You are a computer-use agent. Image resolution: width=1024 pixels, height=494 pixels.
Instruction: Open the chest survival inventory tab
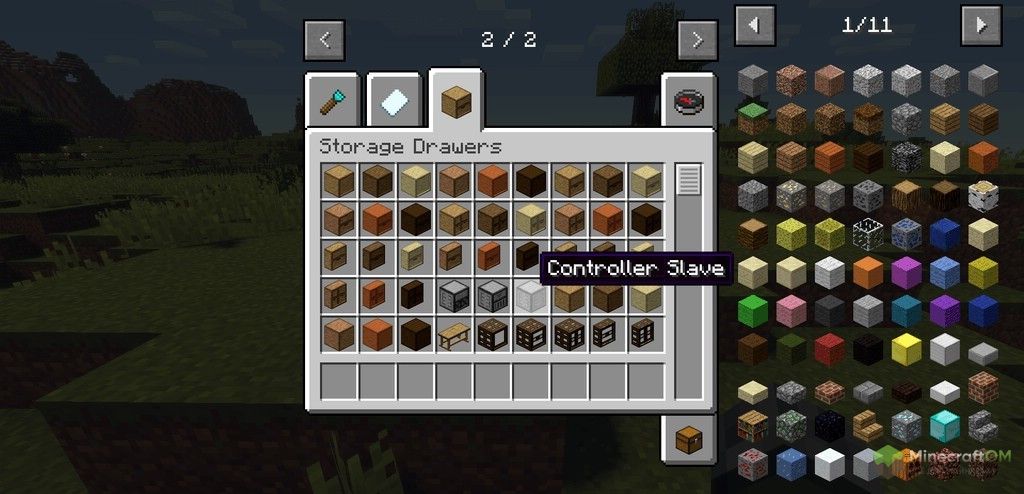(x=687, y=438)
